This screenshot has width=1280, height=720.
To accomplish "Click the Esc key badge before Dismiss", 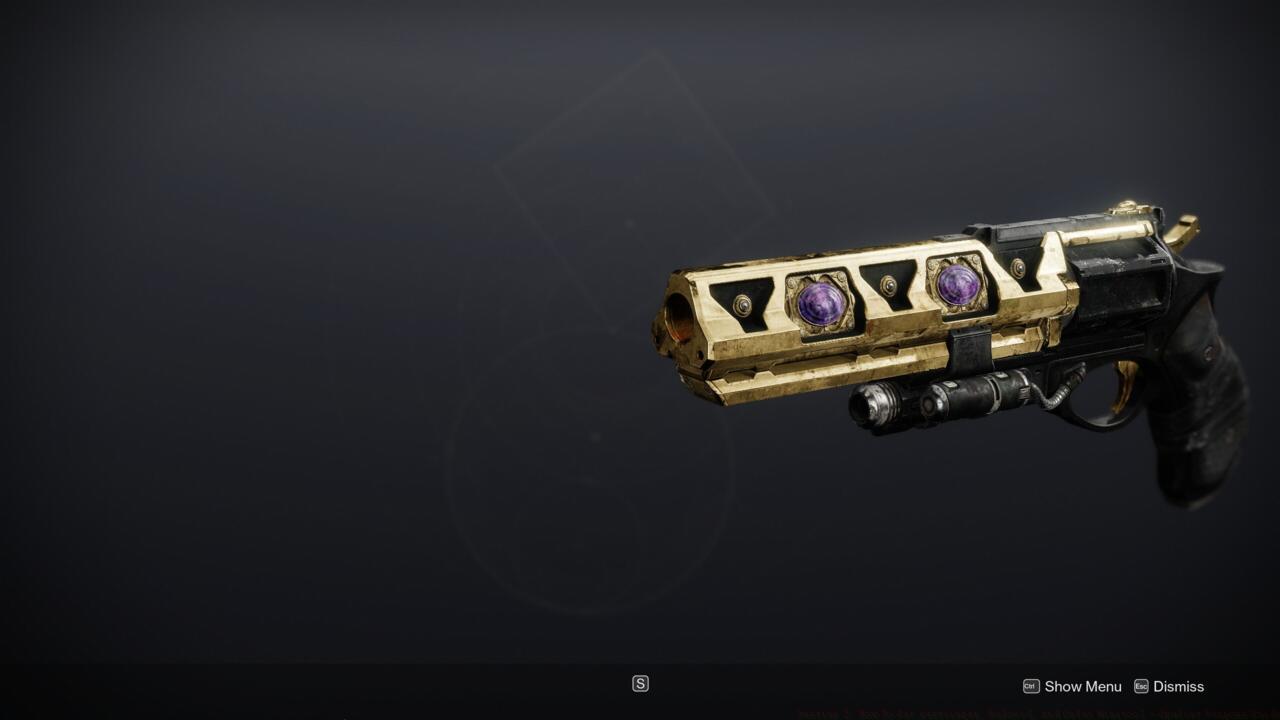I will pos(1143,686).
